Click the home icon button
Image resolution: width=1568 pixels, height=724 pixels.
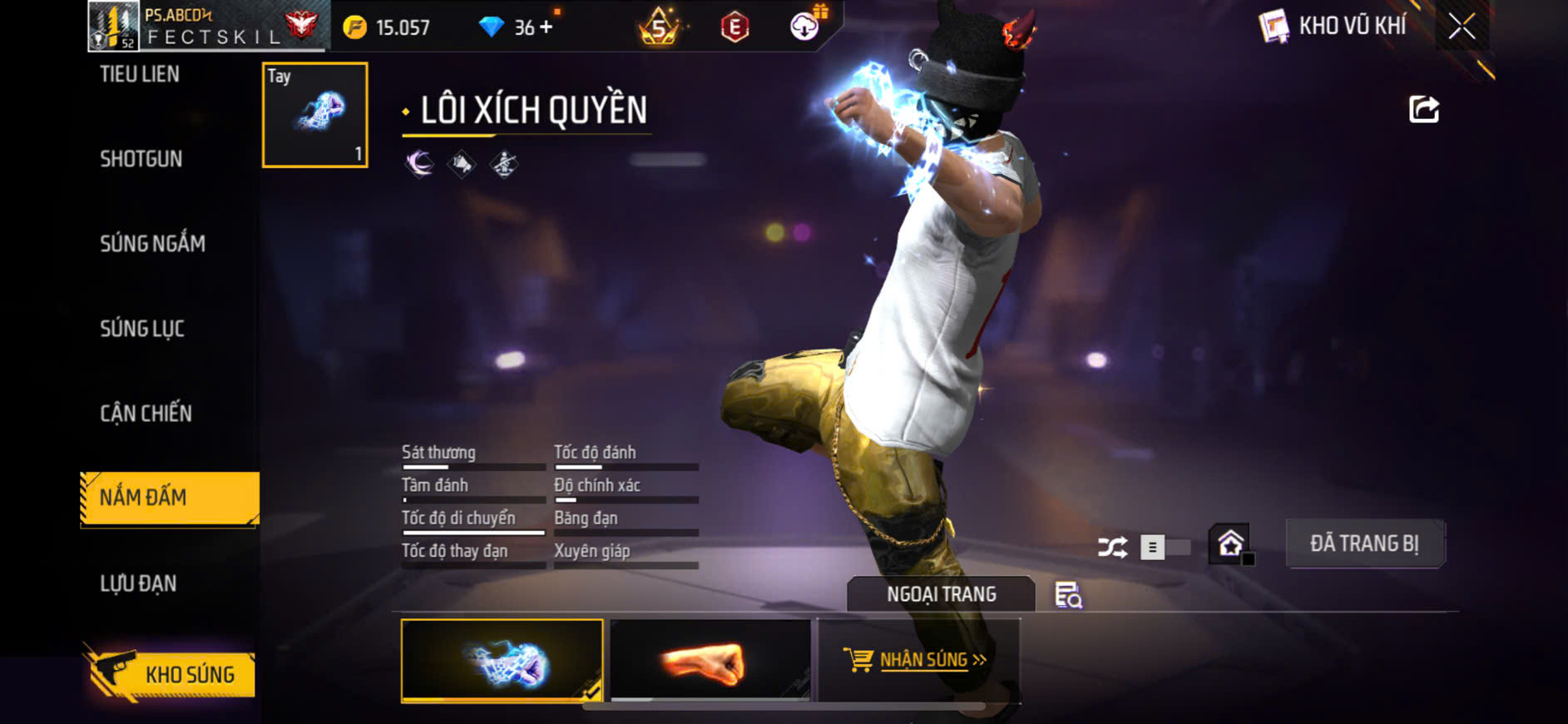coord(1230,545)
